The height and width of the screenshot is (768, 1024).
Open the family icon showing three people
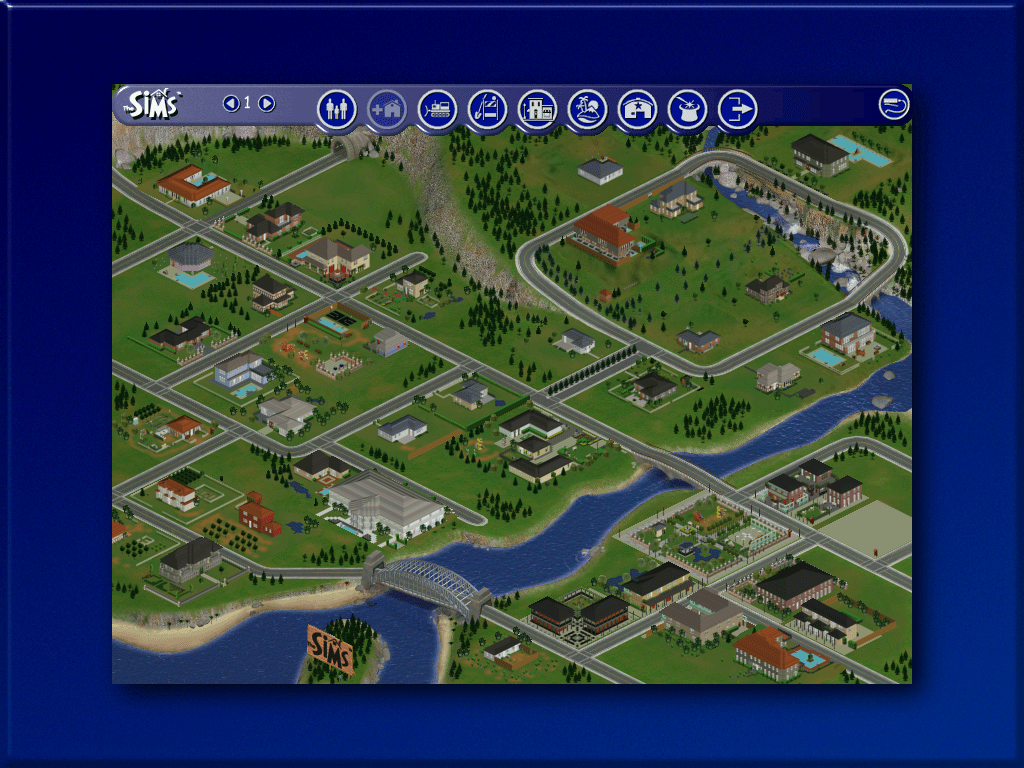pos(337,109)
